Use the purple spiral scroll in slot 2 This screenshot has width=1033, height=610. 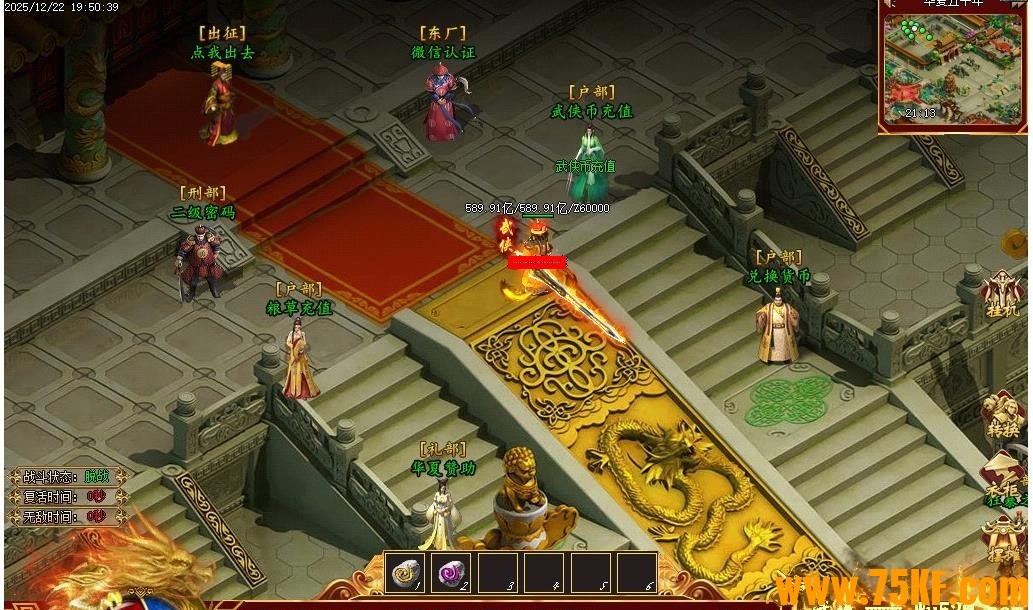tap(452, 573)
